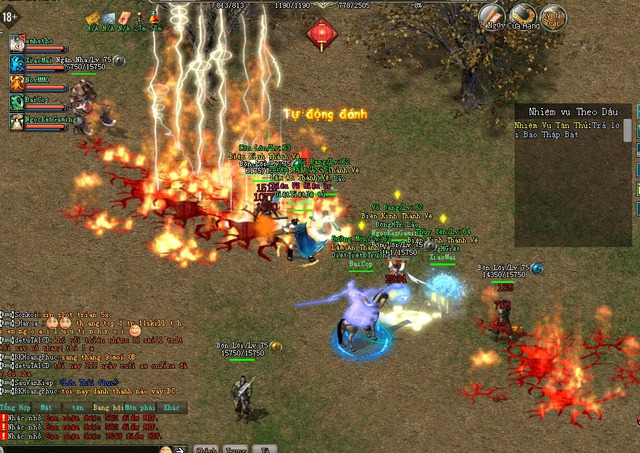Open the emoji face picker in chat
The height and width of the screenshot is (453, 640).
(x=165, y=449)
